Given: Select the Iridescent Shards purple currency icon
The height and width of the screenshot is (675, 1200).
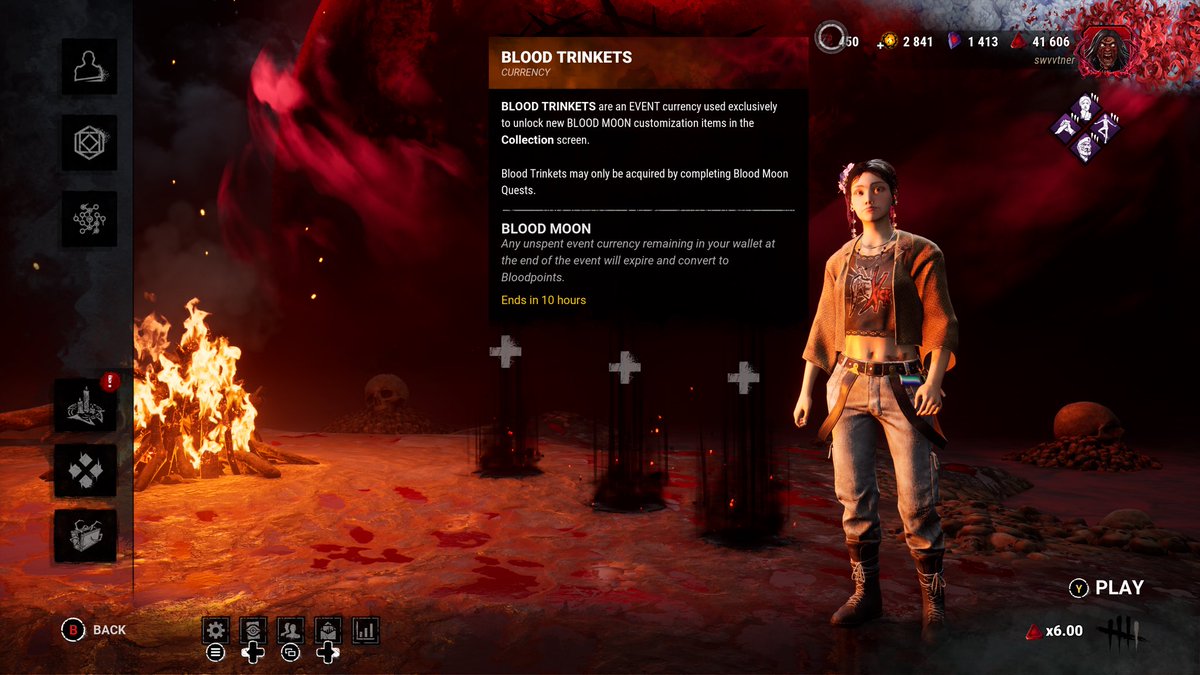Looking at the screenshot, I should click(955, 41).
